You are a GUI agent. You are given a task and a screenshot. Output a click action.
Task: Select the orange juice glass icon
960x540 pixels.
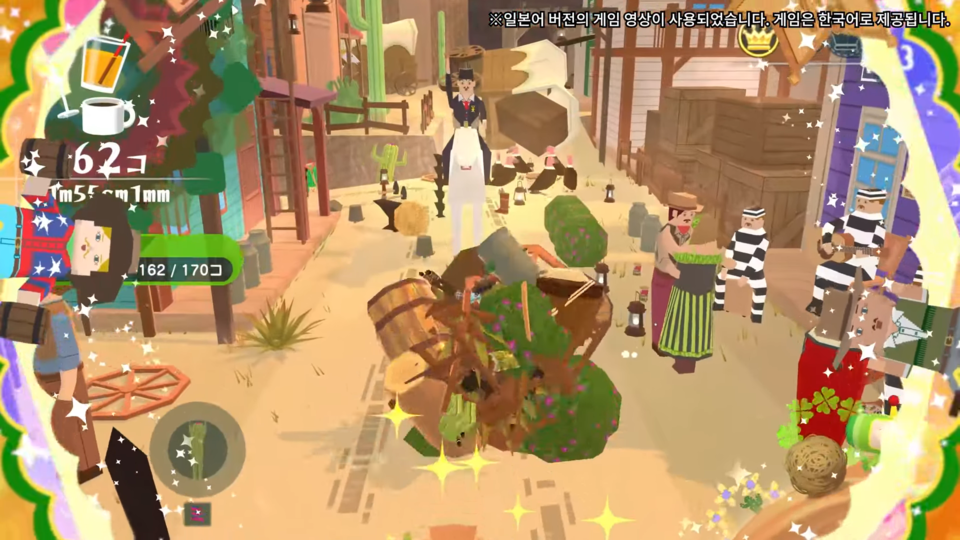point(100,65)
